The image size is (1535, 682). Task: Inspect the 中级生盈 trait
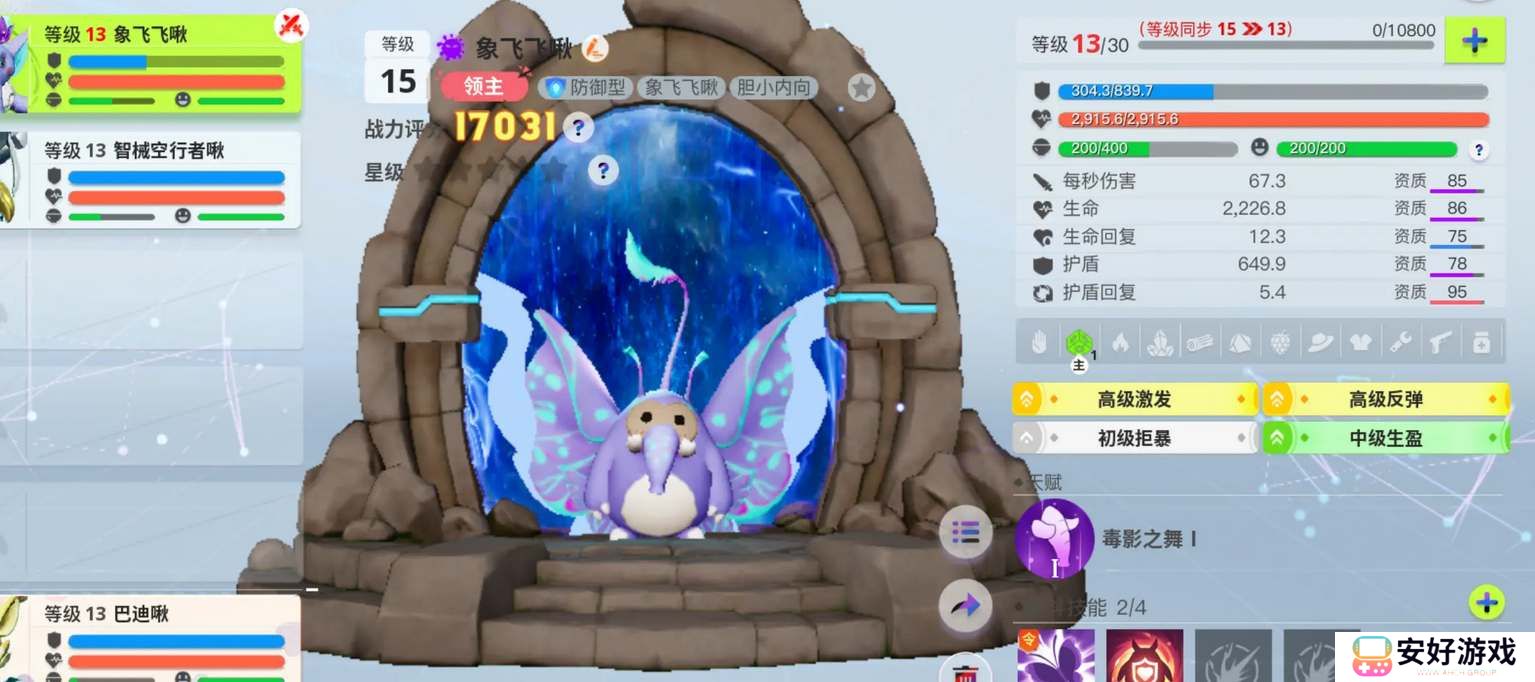click(x=1385, y=438)
